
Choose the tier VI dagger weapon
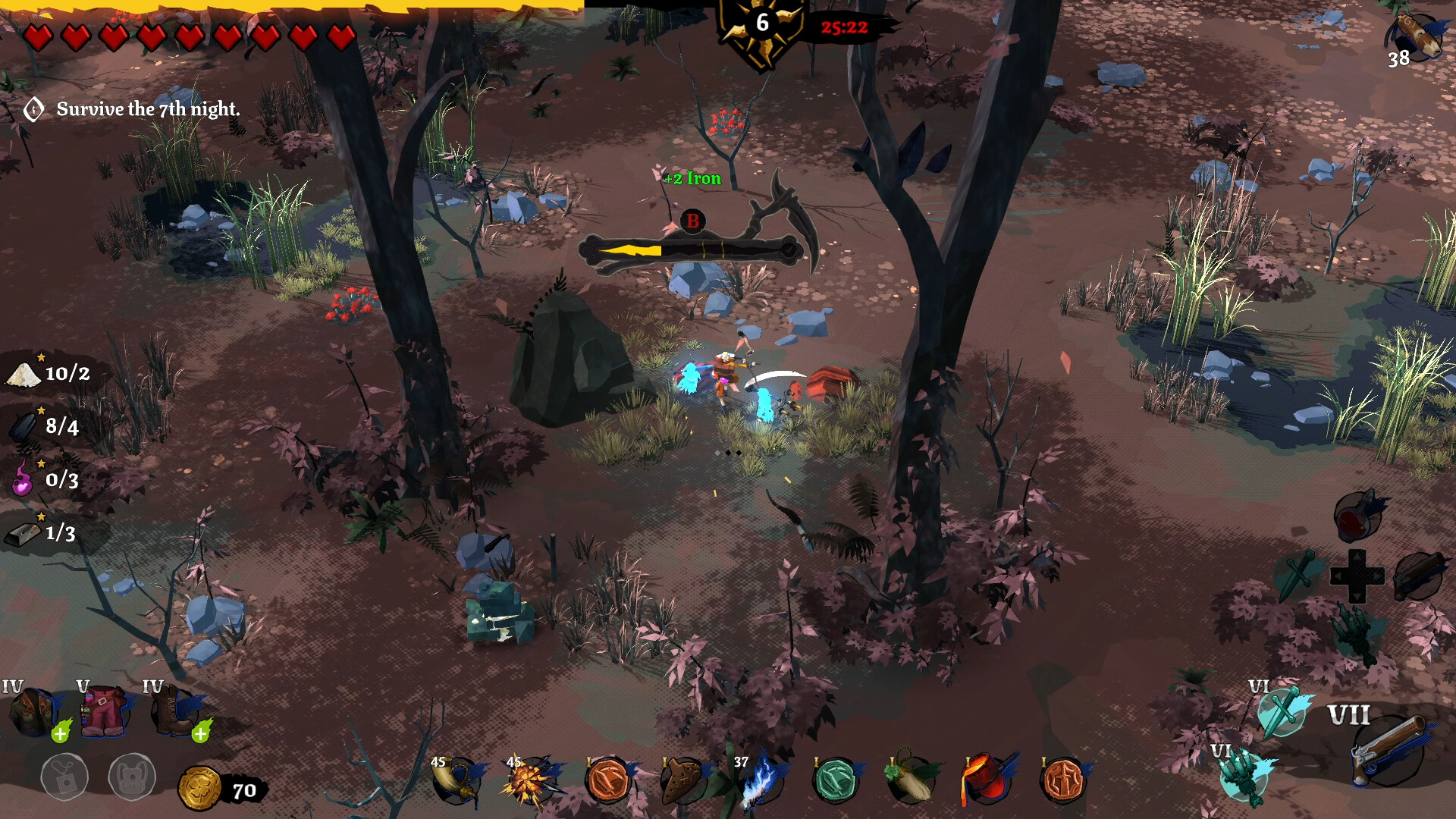tap(1282, 711)
